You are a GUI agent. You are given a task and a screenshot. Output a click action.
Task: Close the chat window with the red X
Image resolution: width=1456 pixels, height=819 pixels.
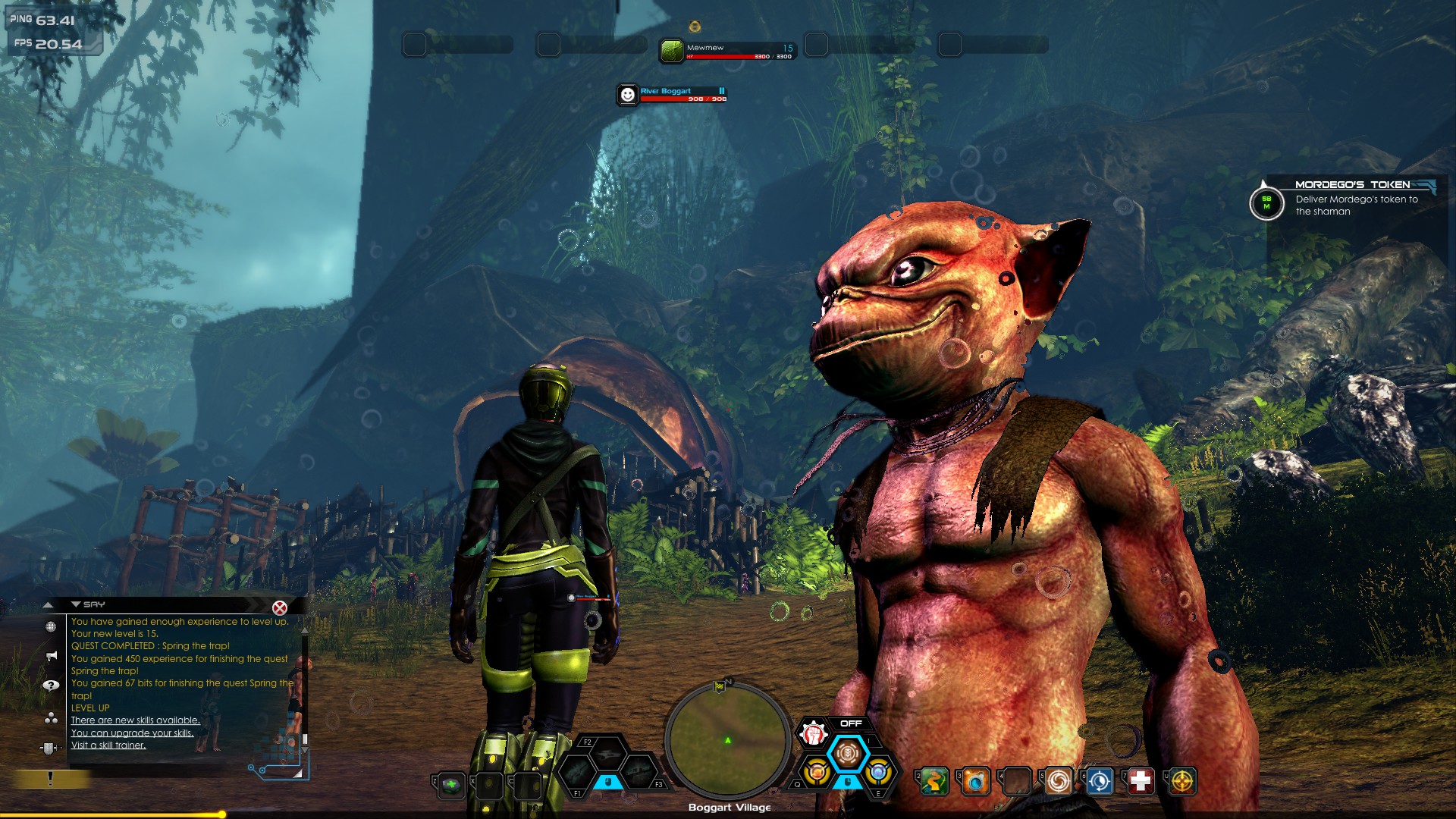click(x=280, y=607)
